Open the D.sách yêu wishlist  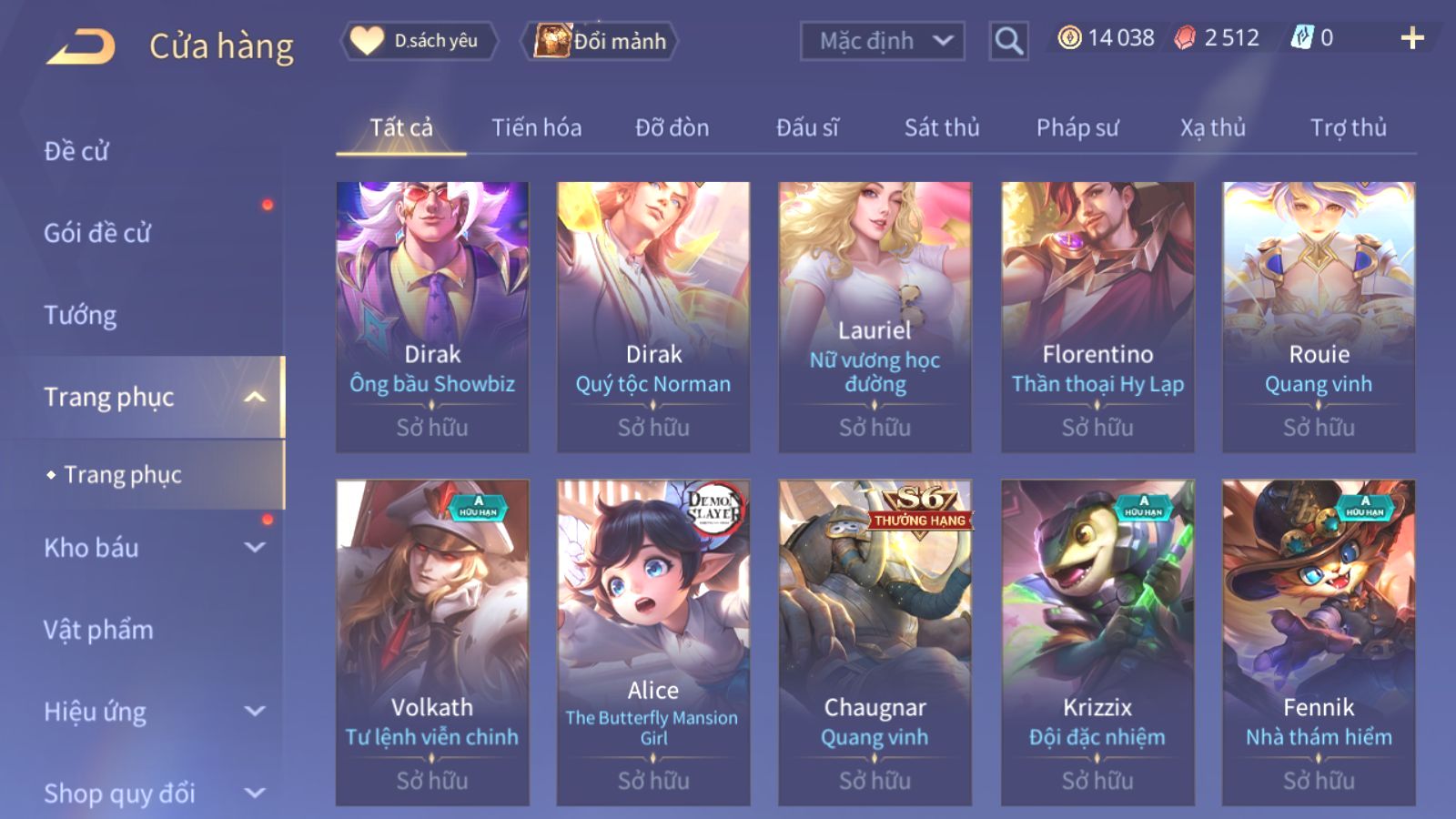click(420, 41)
